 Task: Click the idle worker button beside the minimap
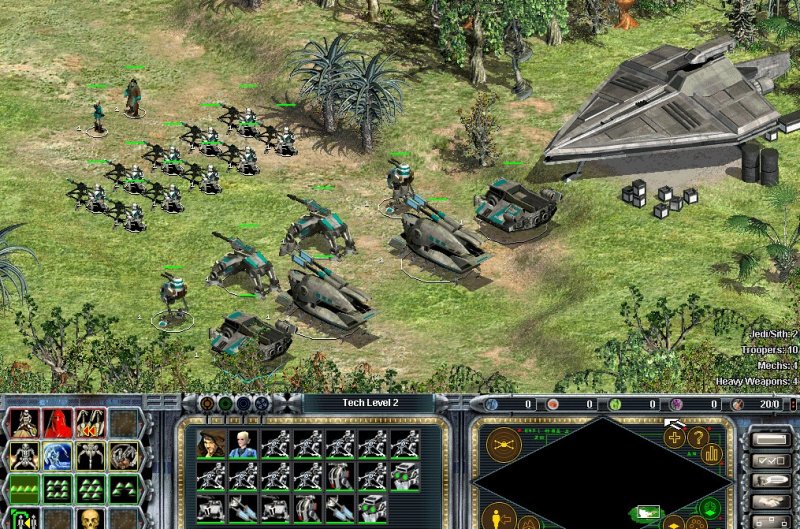click(x=497, y=516)
